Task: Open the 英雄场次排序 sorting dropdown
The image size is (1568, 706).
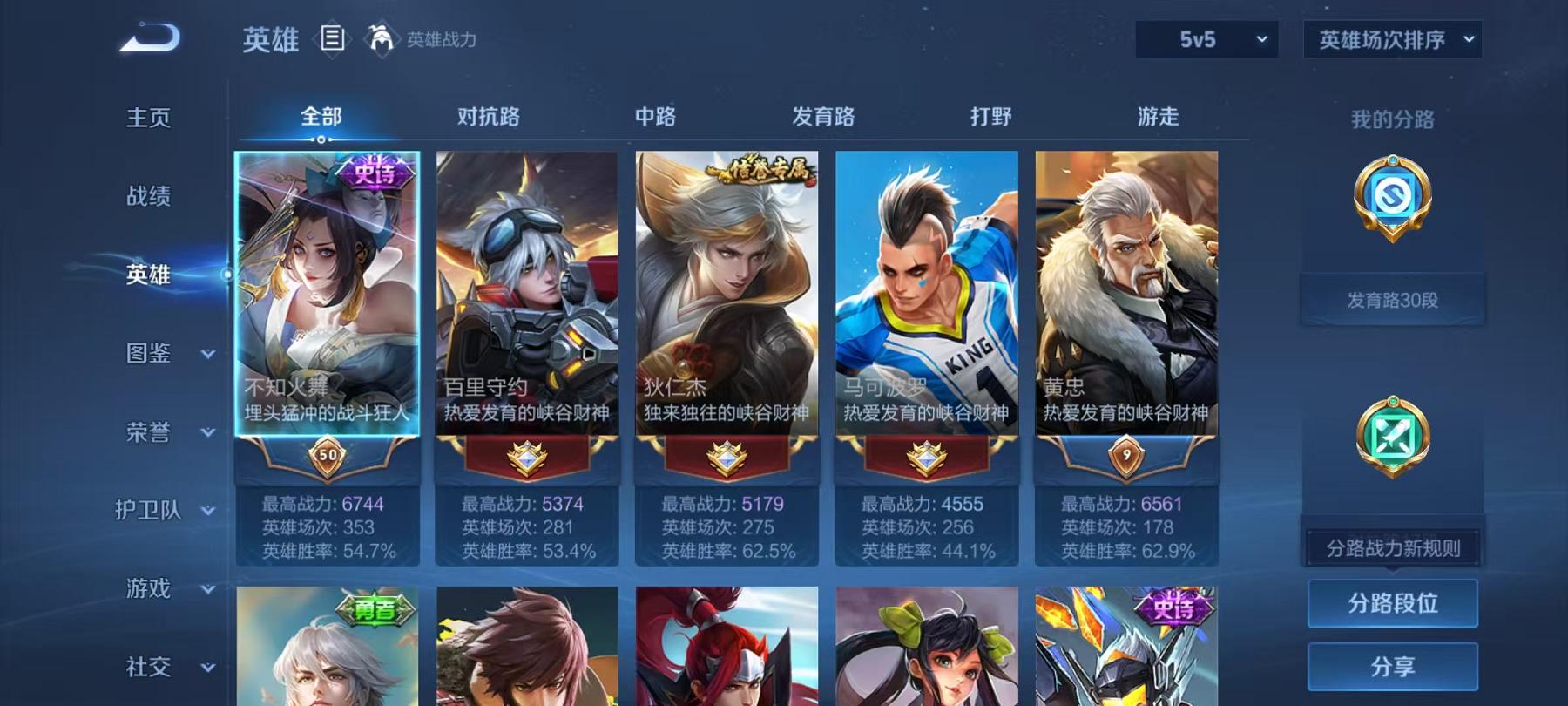Action: click(1391, 39)
